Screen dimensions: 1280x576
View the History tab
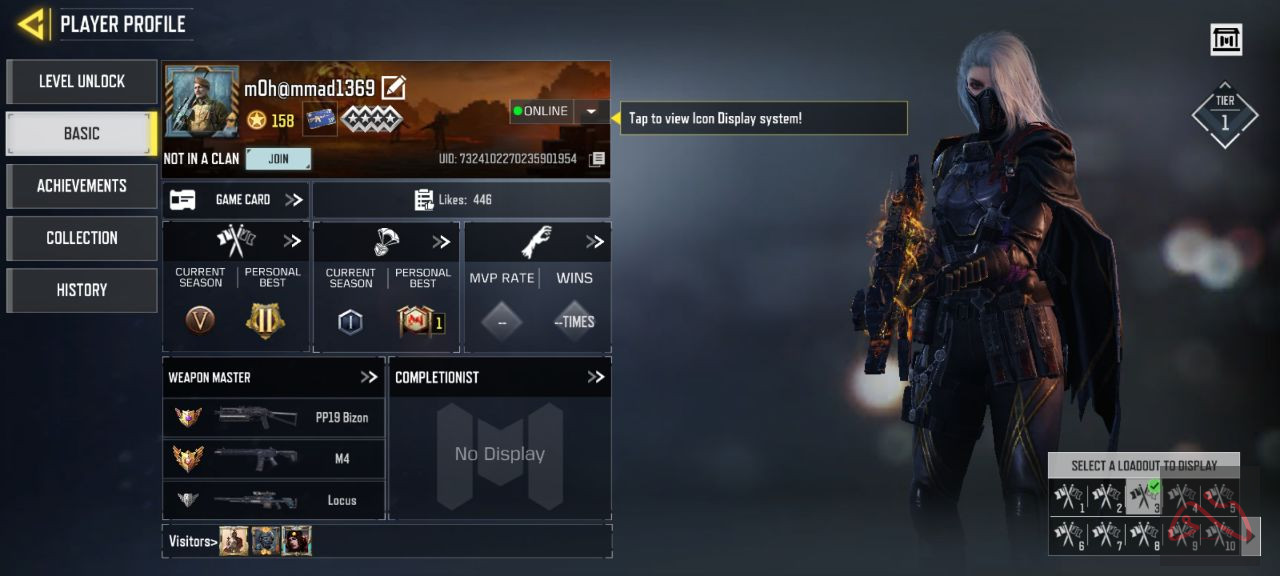[82, 290]
